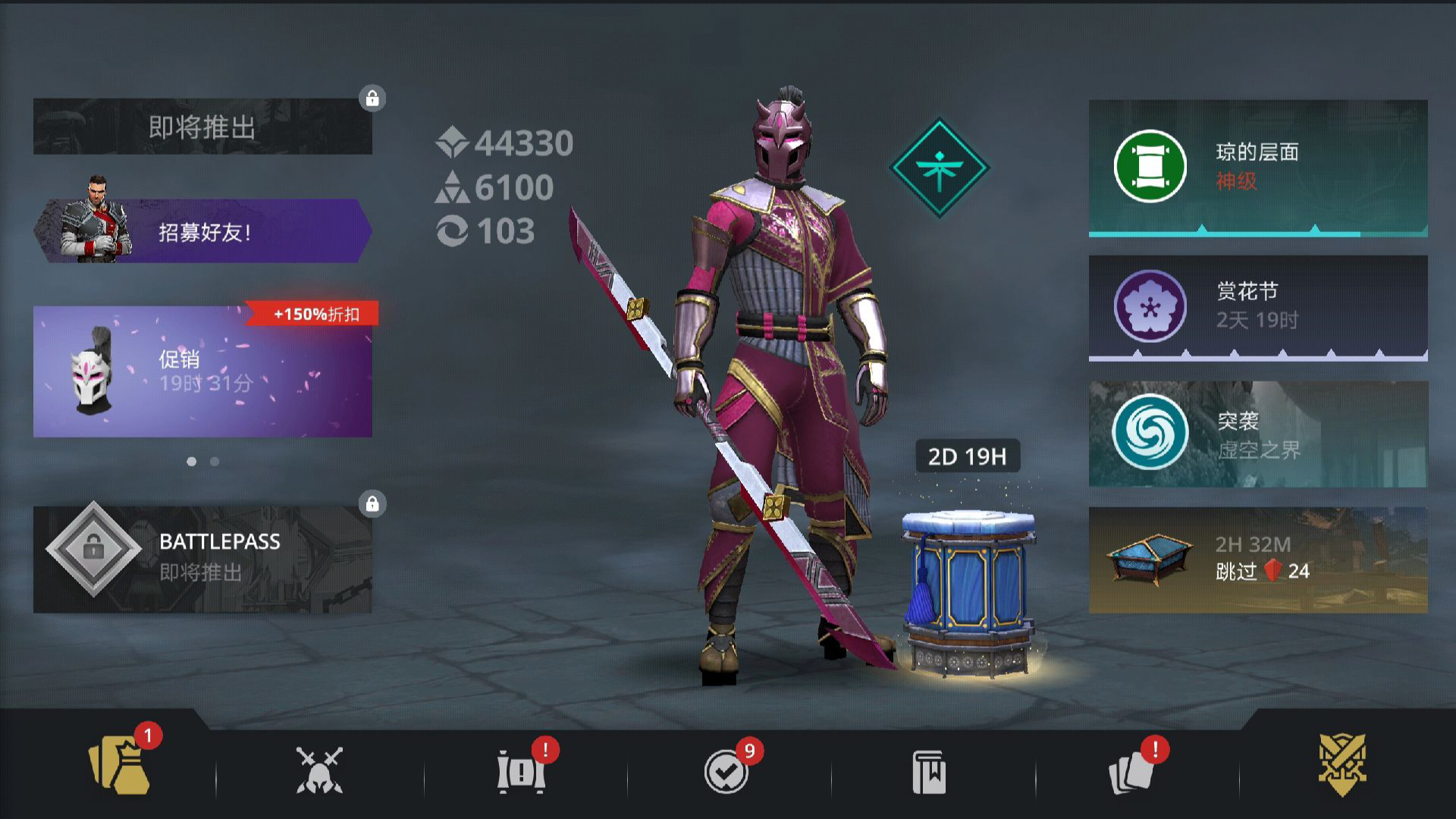Screen dimensions: 1456x819
Task: Click the locked 即将推出 coming soon banner
Action: coord(202,127)
